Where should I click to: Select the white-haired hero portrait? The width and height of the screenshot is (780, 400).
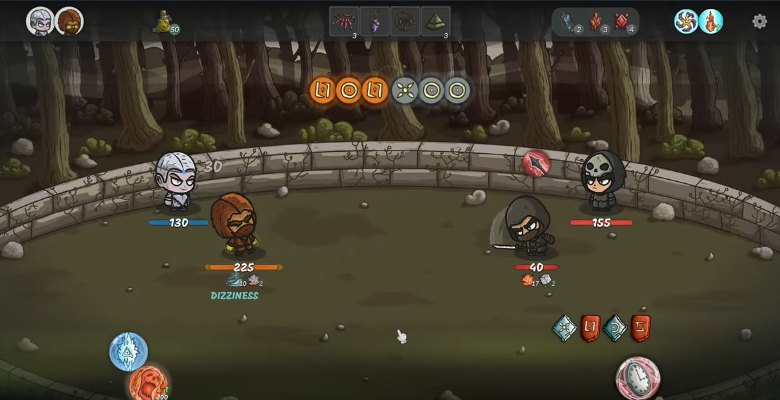(40, 21)
